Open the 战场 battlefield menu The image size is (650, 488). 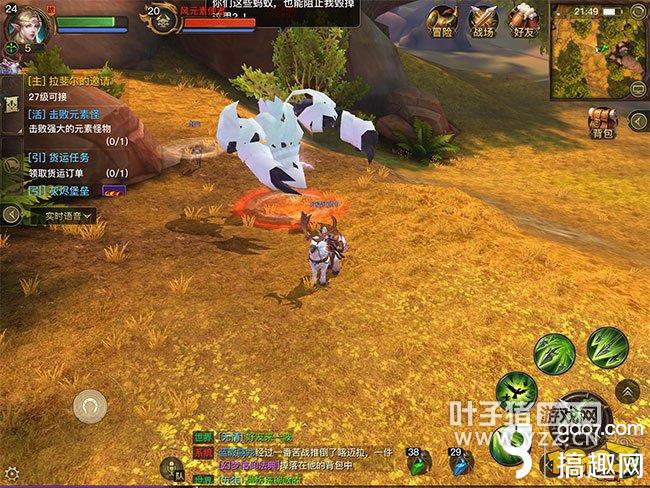[483, 20]
